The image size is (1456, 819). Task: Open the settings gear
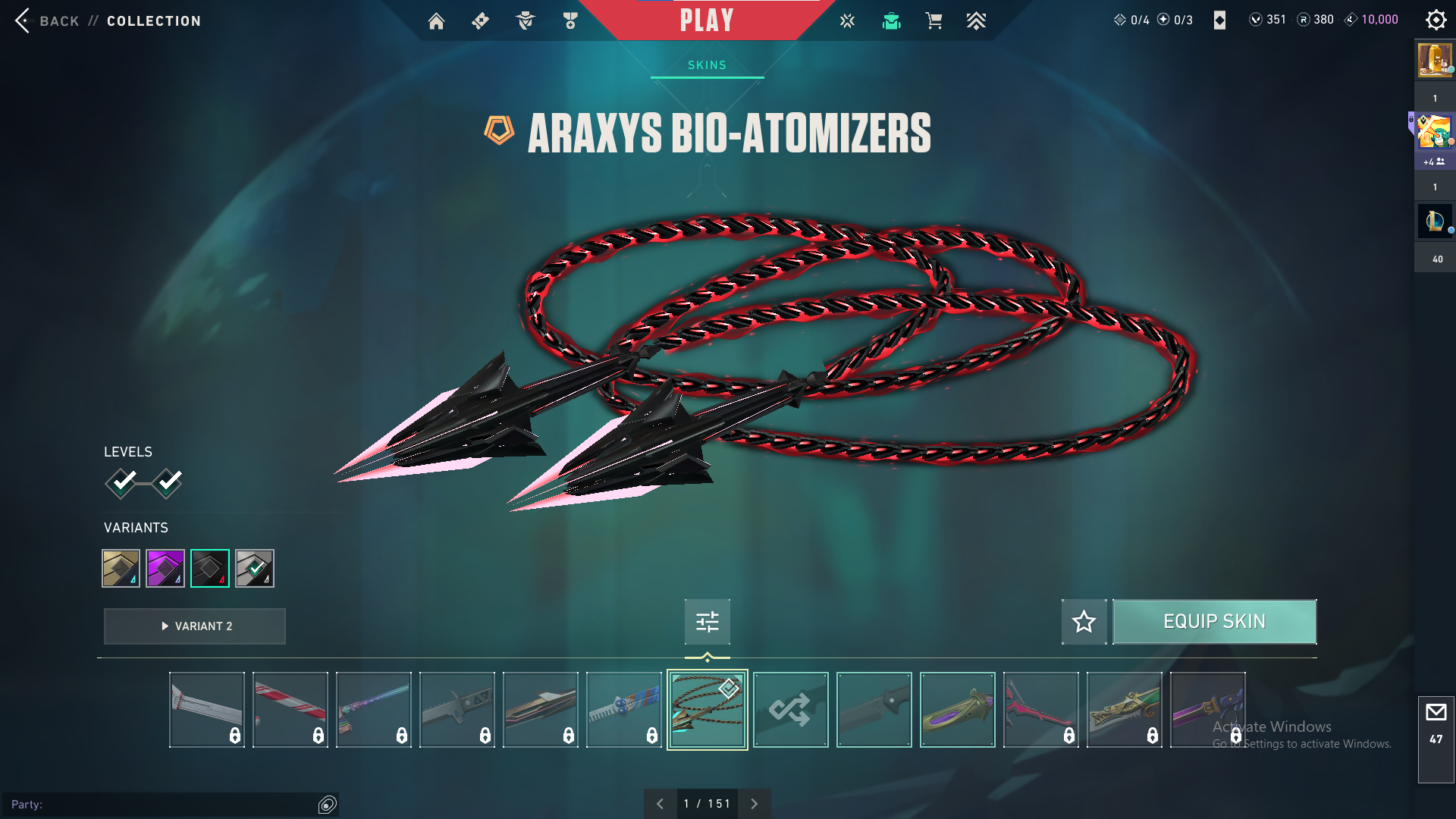pos(1436,20)
